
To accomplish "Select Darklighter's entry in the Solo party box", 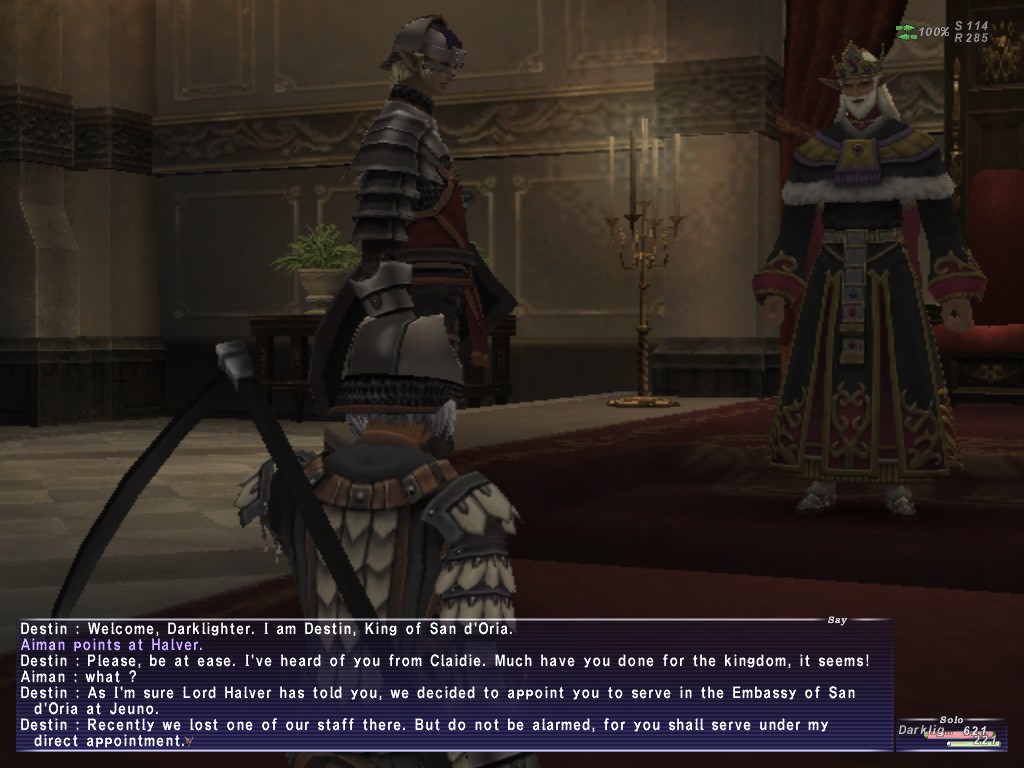I will tap(948, 733).
